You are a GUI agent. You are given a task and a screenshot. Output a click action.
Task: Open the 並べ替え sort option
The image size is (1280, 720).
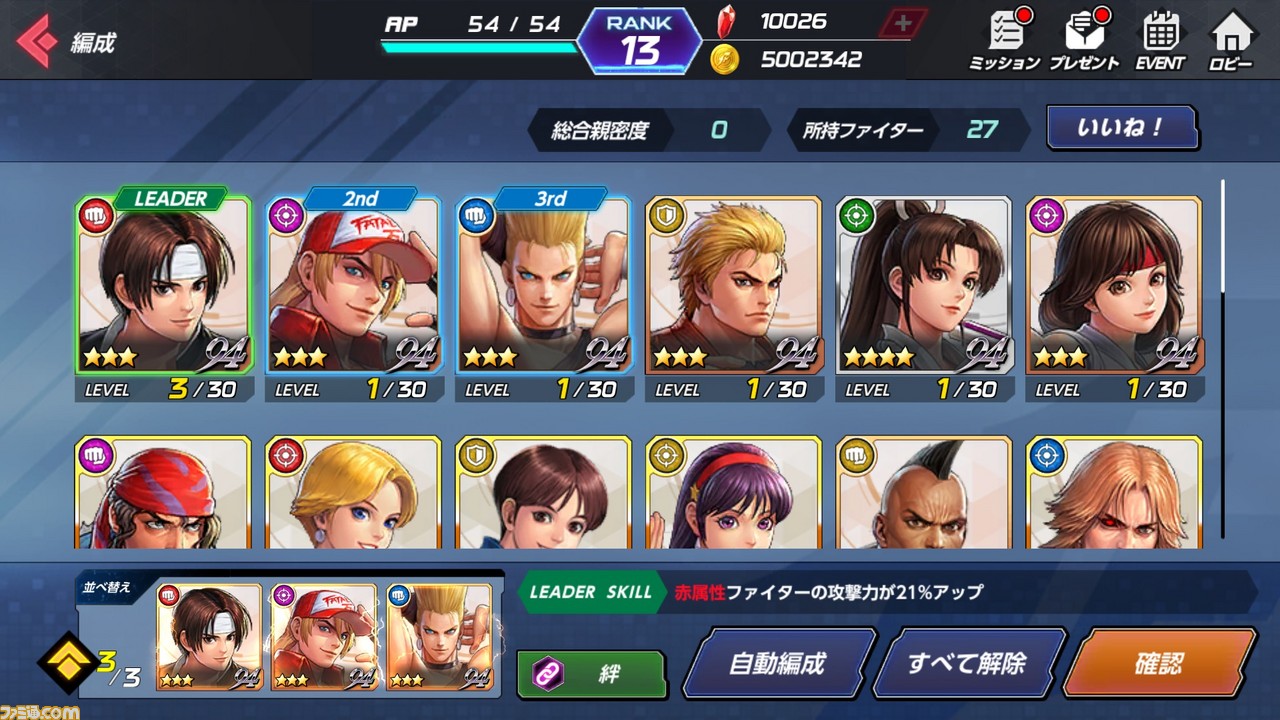pyautogui.click(x=105, y=587)
